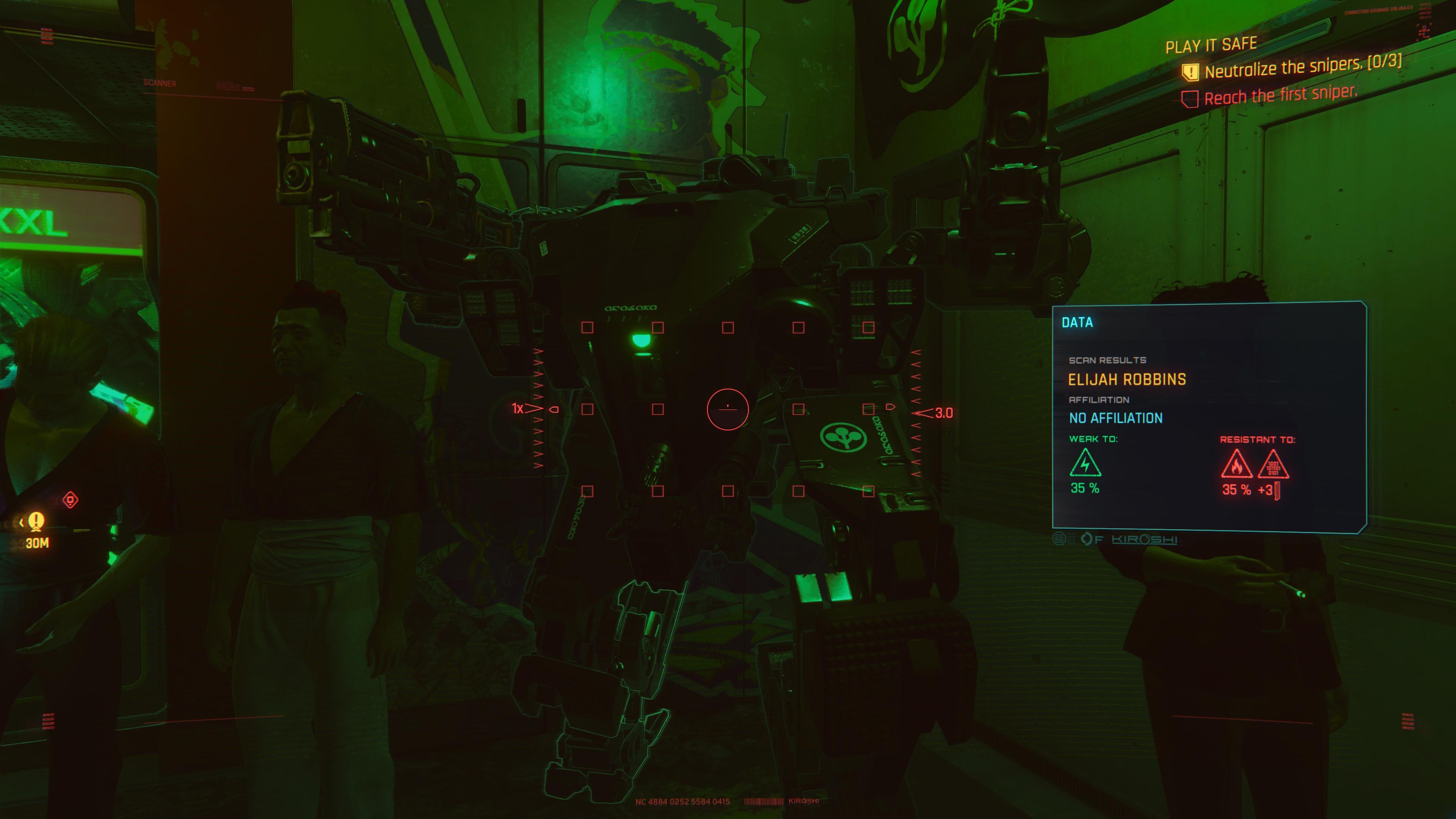The height and width of the screenshot is (819, 1456).
Task: Select the binary code resistance icon
Action: coord(1273,464)
